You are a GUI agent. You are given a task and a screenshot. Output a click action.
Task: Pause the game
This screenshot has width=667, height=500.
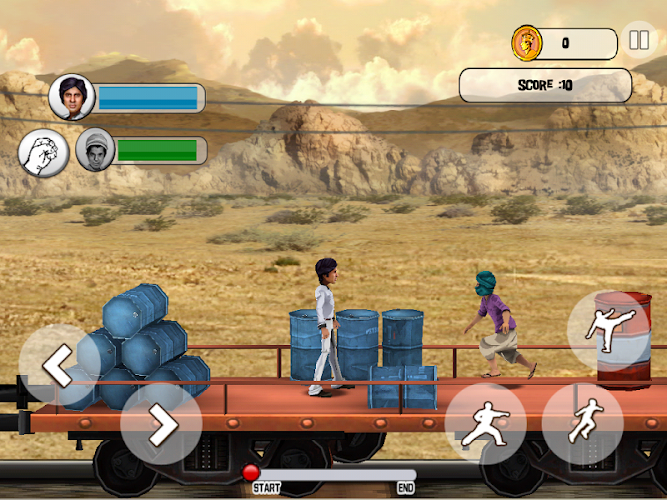pos(638,42)
